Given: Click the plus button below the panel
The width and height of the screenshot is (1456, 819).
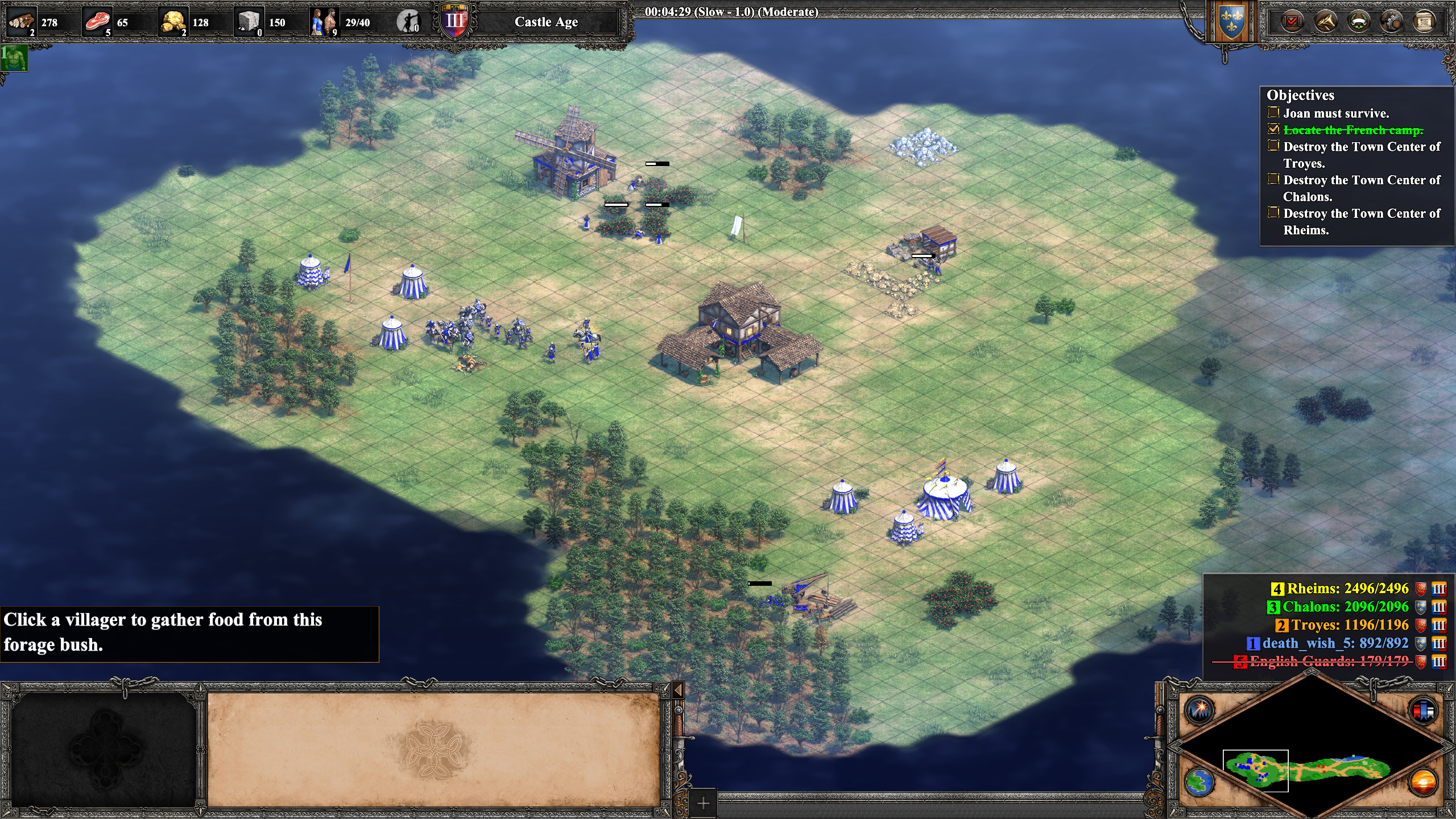Looking at the screenshot, I should pyautogui.click(x=704, y=804).
